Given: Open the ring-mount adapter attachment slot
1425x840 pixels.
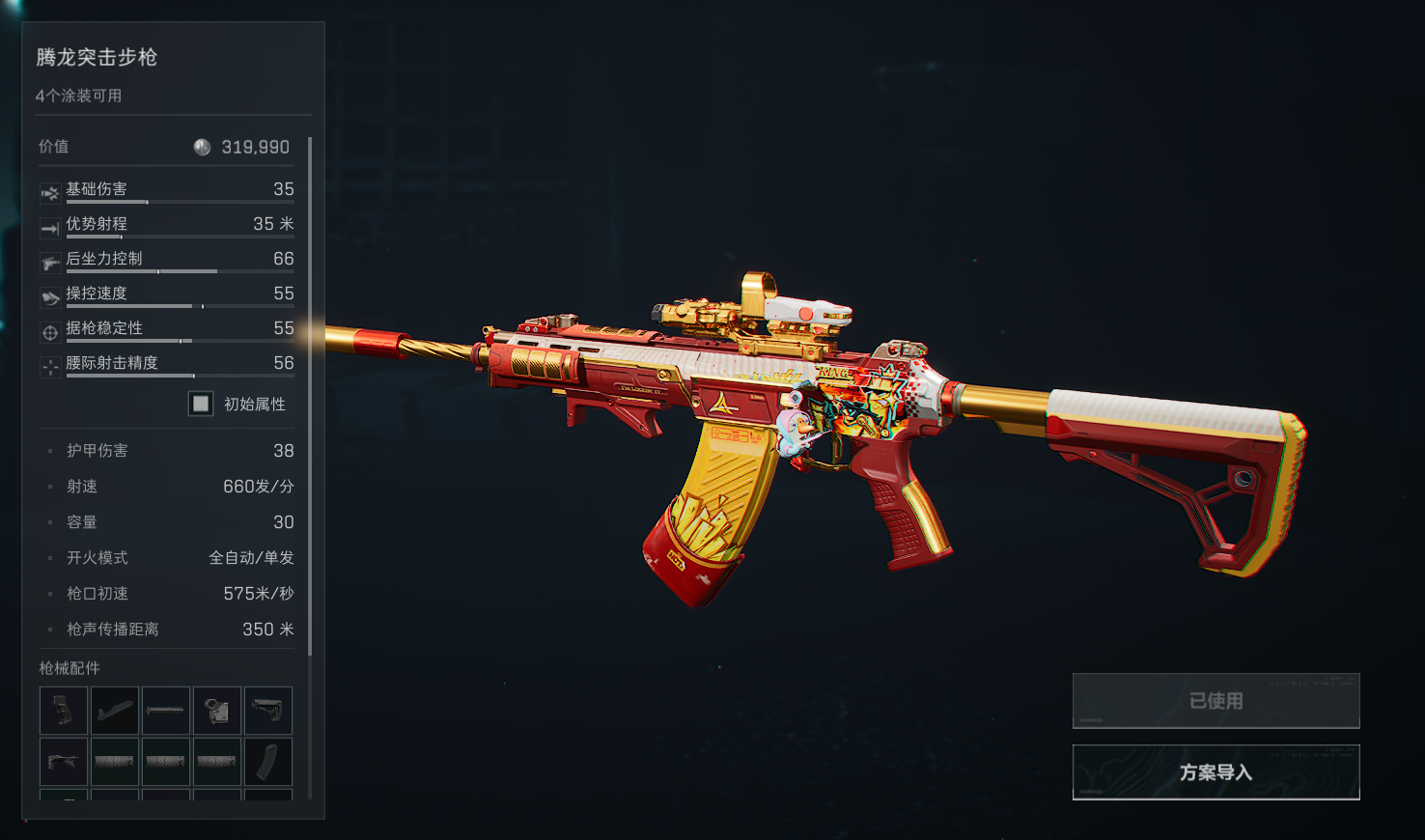Looking at the screenshot, I should pos(217,711).
